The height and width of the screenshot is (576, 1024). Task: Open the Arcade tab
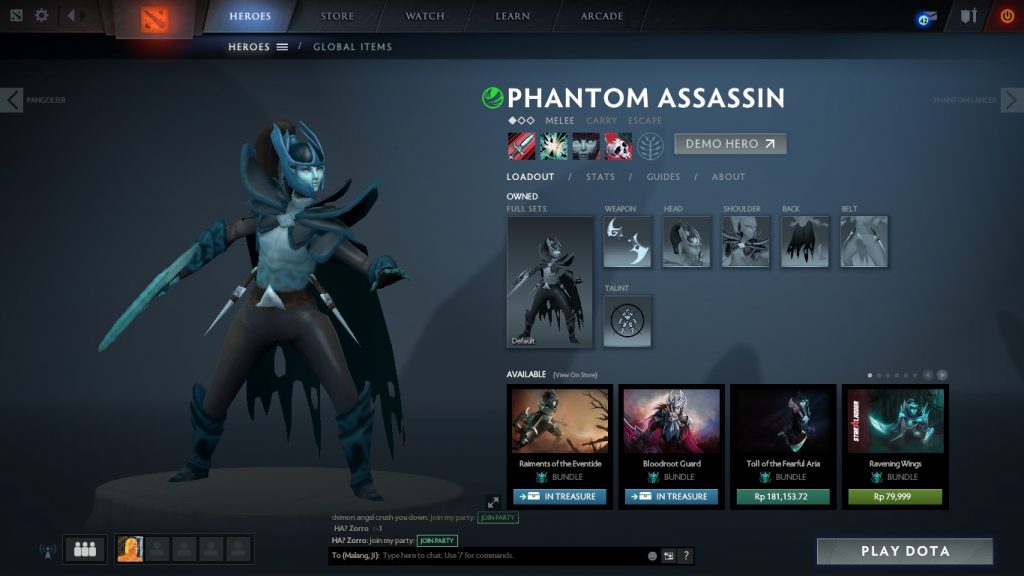tap(602, 16)
